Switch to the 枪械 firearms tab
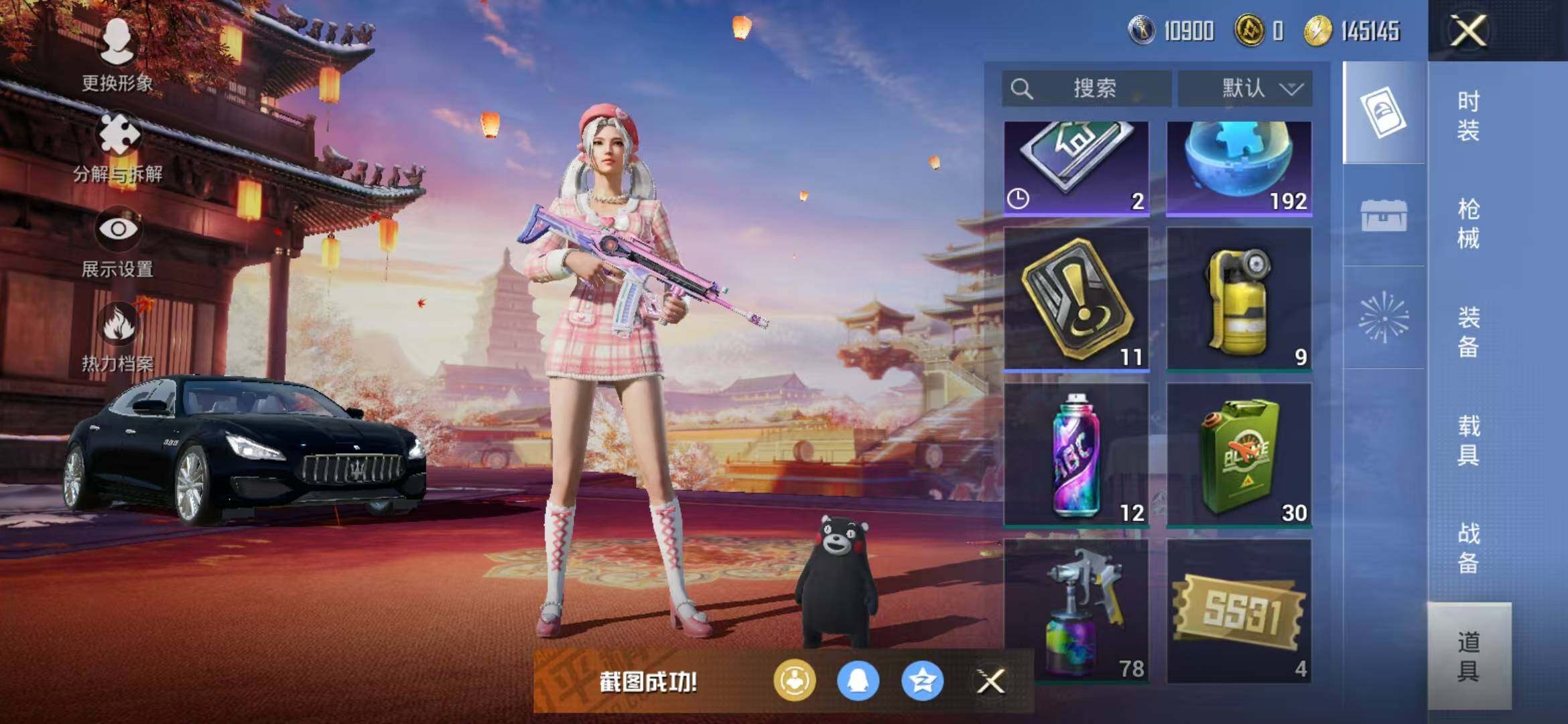1568x724 pixels. pos(1467,223)
